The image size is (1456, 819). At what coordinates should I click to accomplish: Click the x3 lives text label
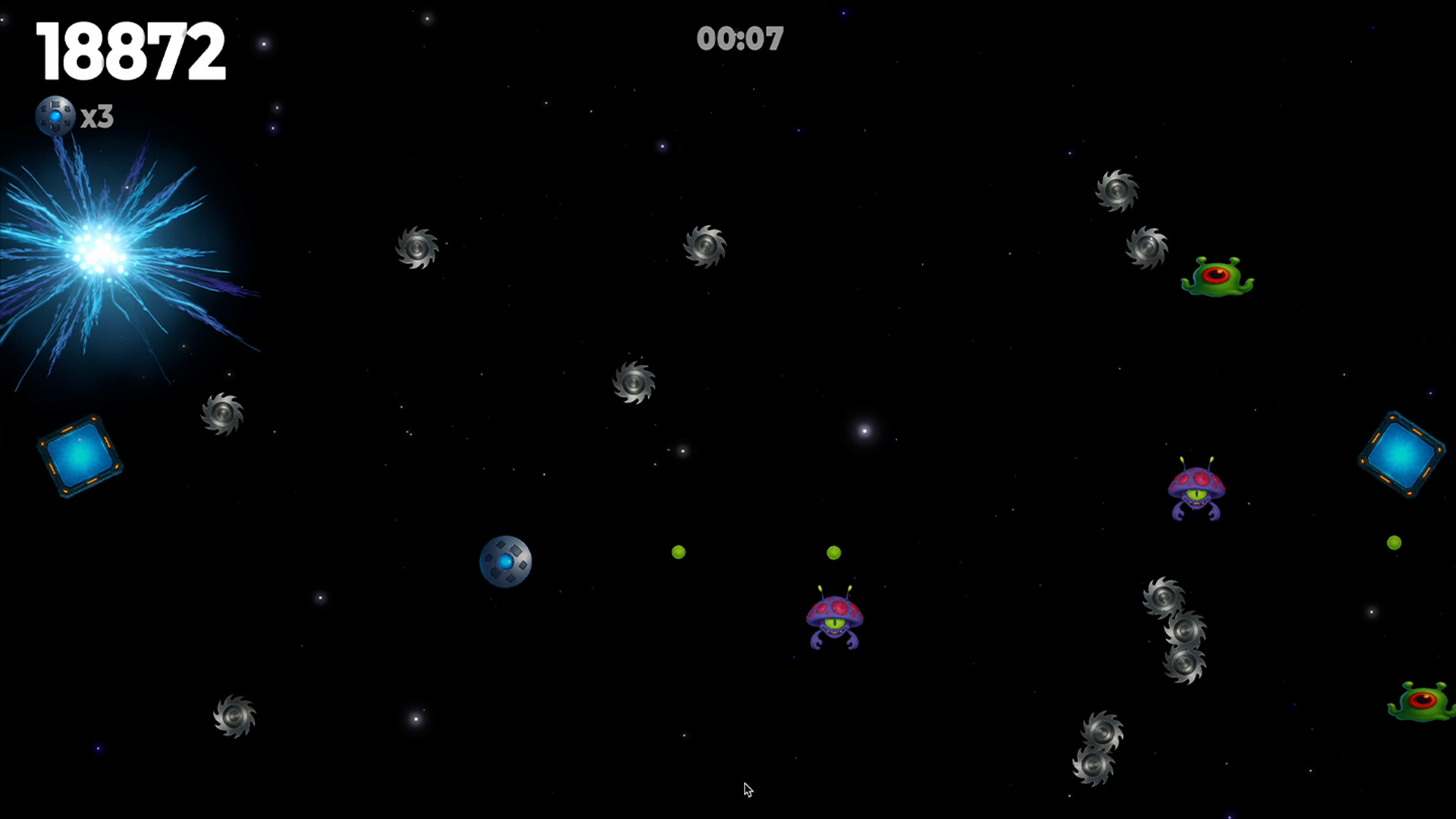(x=96, y=115)
